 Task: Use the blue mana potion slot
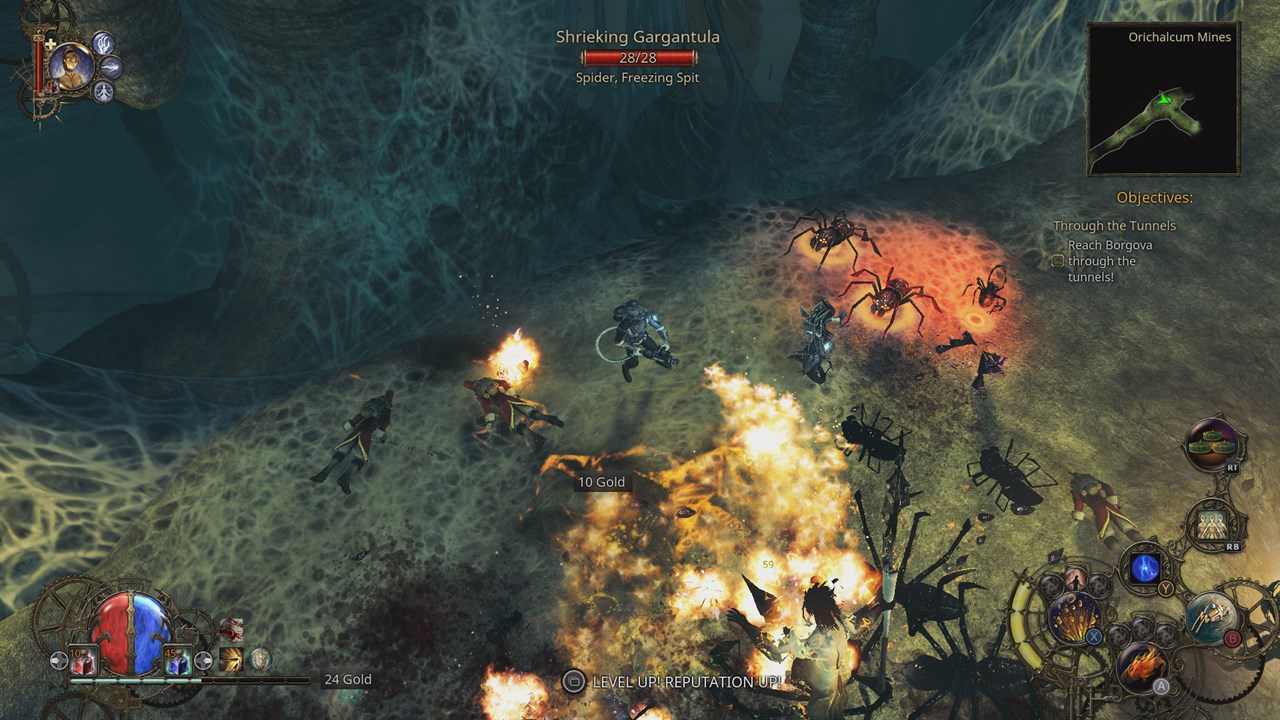pyautogui.click(x=177, y=660)
